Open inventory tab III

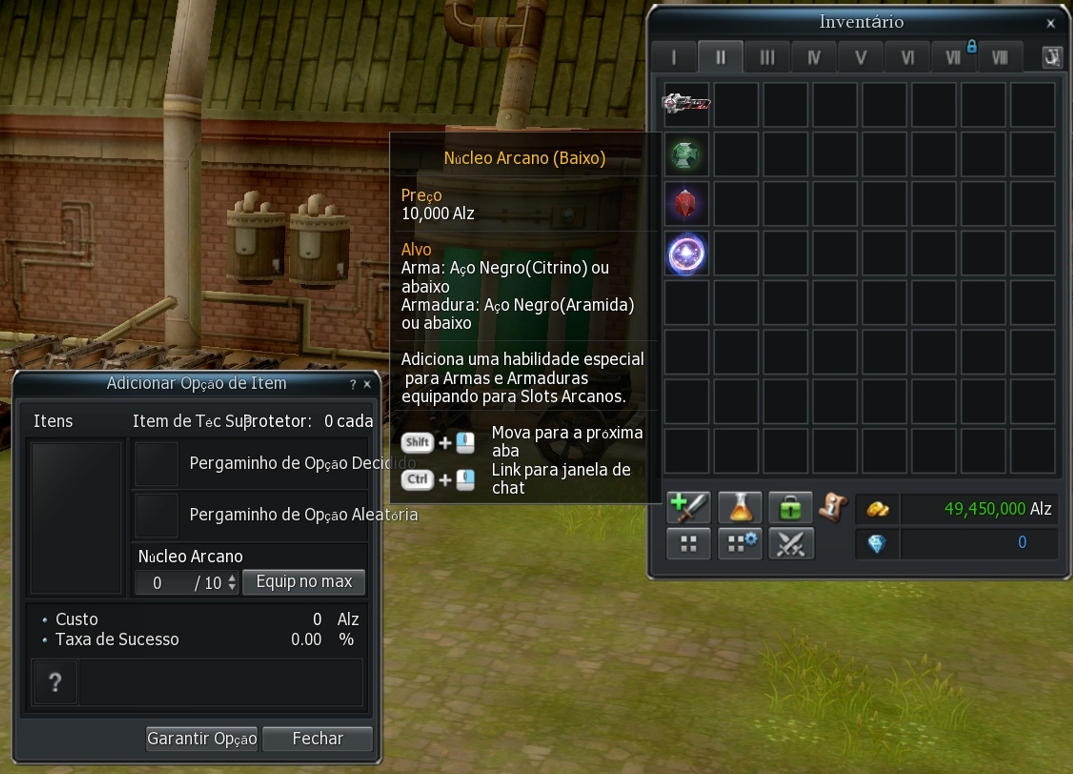pos(767,57)
